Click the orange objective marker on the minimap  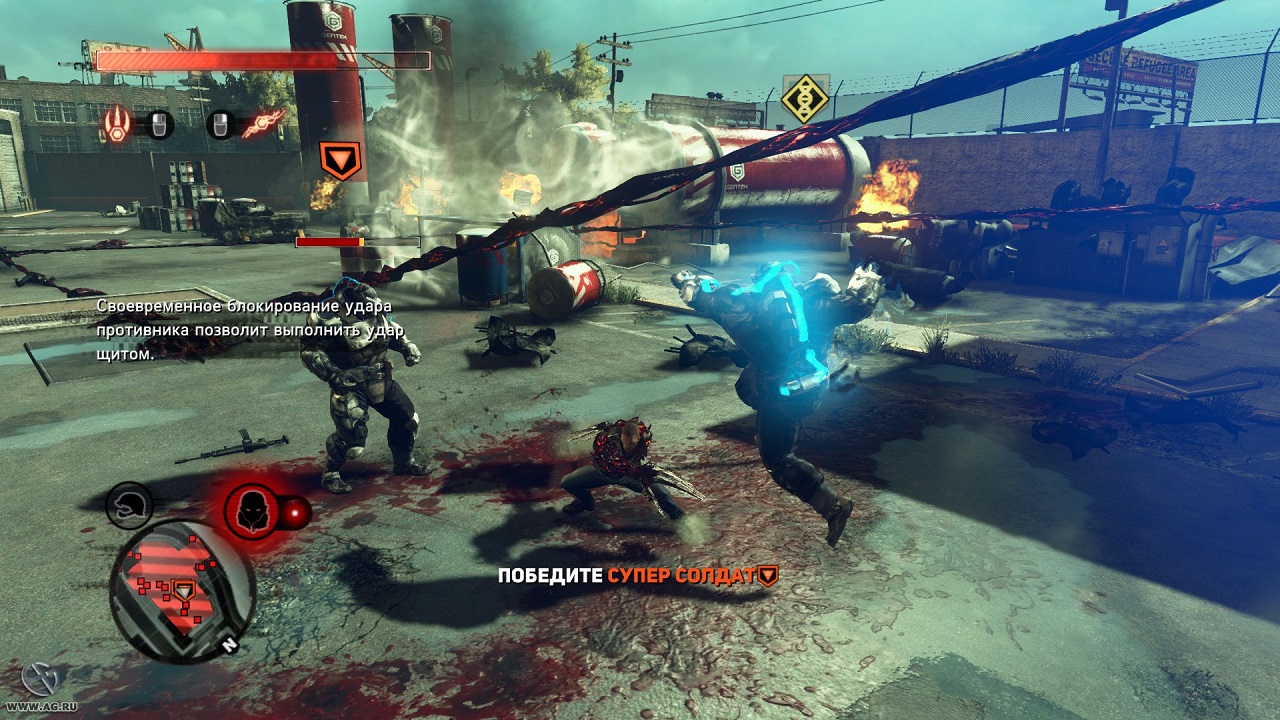click(x=183, y=590)
